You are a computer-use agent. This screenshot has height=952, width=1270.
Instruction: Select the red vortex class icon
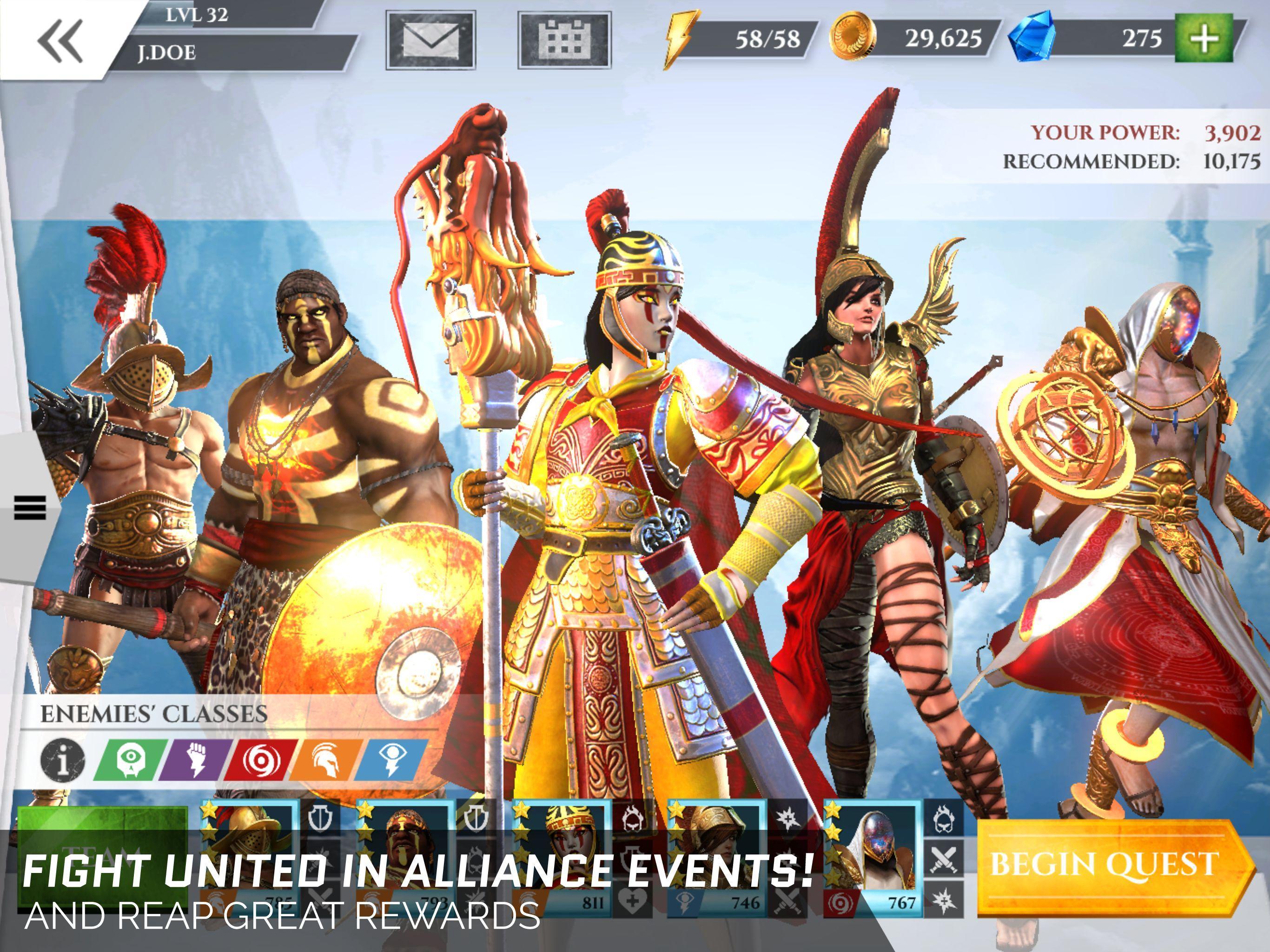(x=261, y=759)
